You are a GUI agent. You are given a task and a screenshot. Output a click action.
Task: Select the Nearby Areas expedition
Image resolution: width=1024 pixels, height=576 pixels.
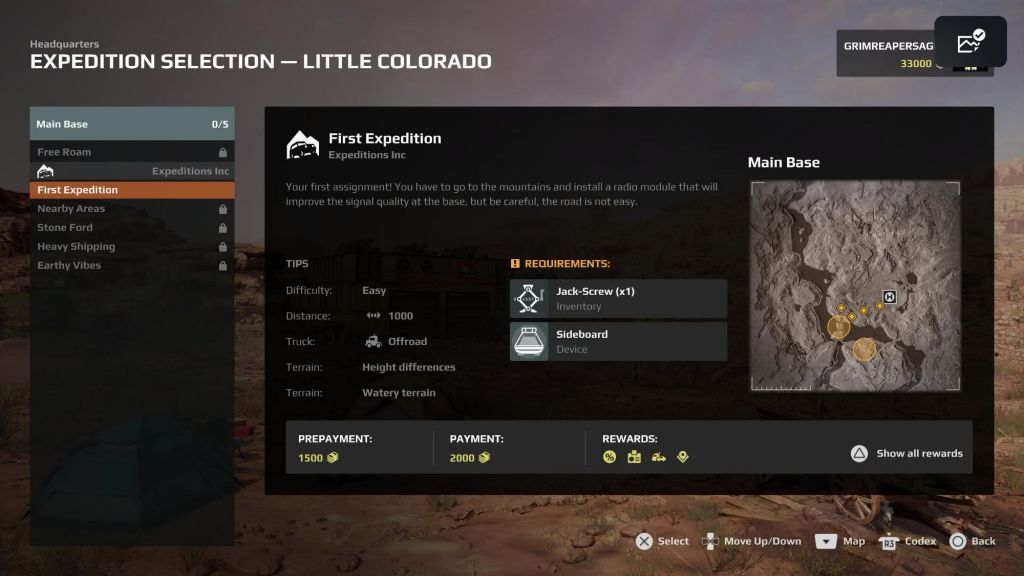point(132,209)
